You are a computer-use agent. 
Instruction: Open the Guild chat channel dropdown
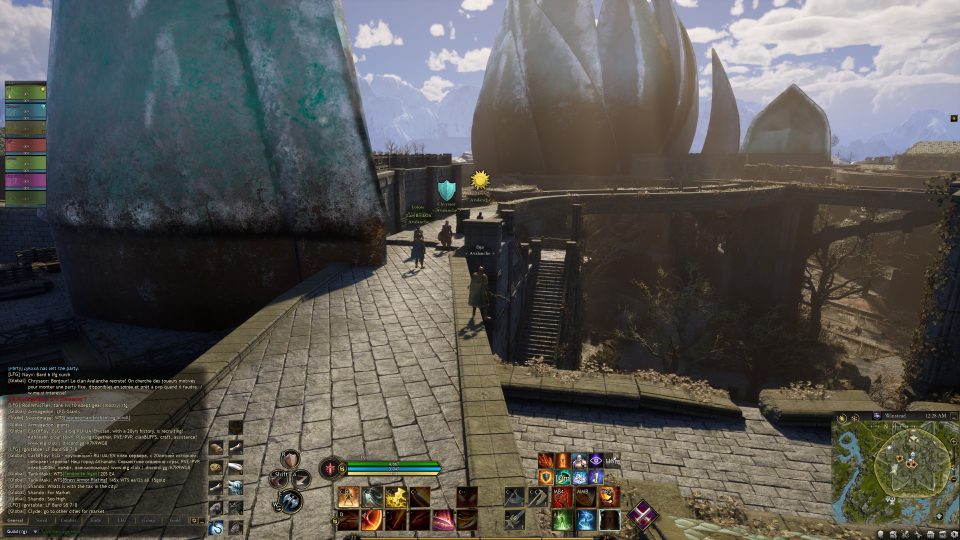coord(22,531)
